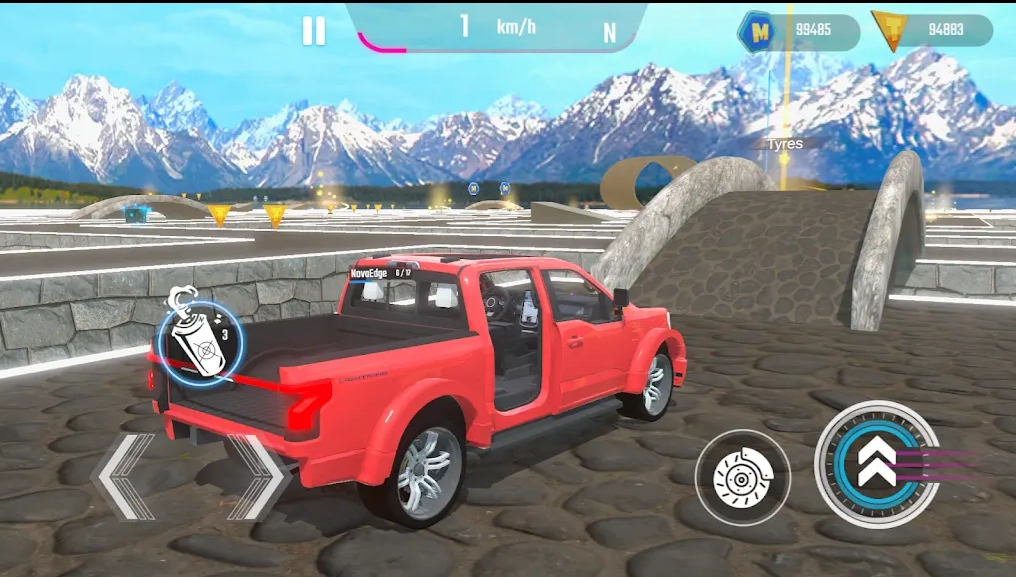1016x577 pixels.
Task: Accelerate with the double-chevron gas button
Action: pyautogui.click(x=877, y=464)
